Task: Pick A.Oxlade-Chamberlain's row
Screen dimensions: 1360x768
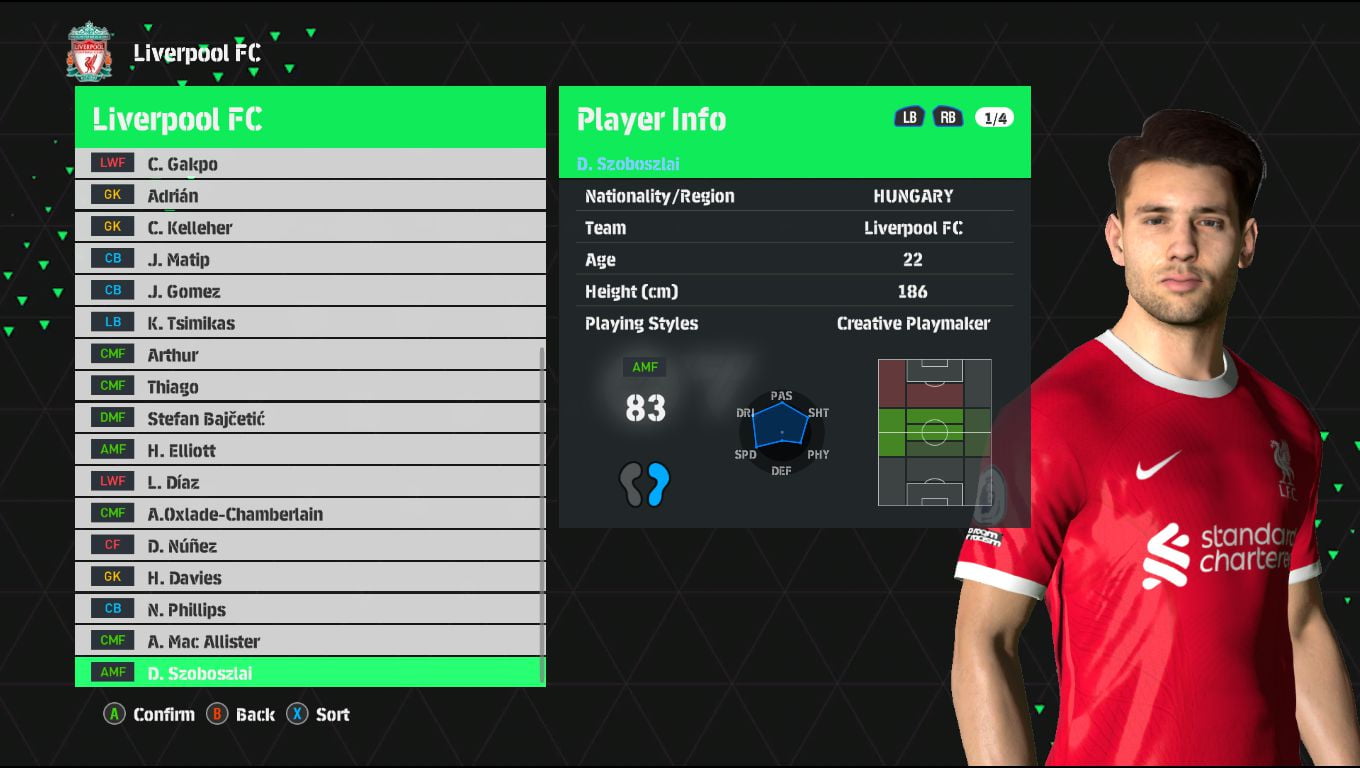Action: pyautogui.click(x=310, y=514)
